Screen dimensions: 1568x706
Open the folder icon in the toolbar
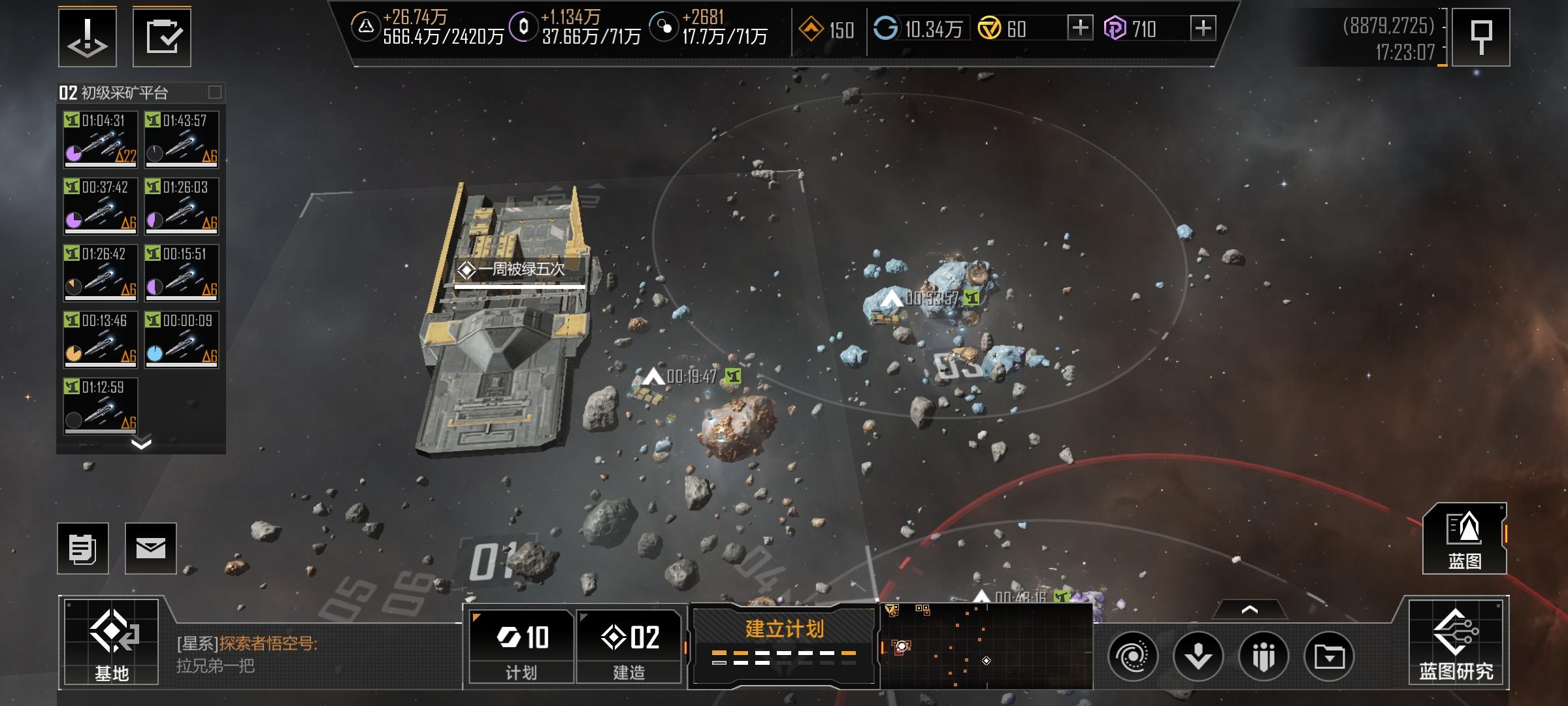click(1329, 656)
